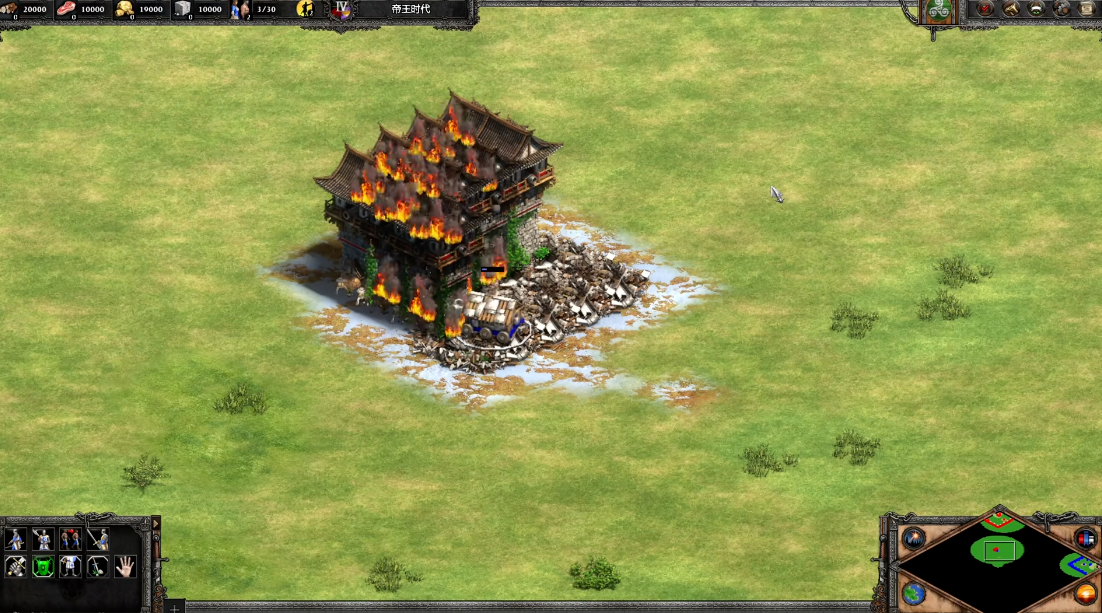Screen dimensions: 1102x613
Task: Open the settings gear button
Action: (x=1061, y=9)
